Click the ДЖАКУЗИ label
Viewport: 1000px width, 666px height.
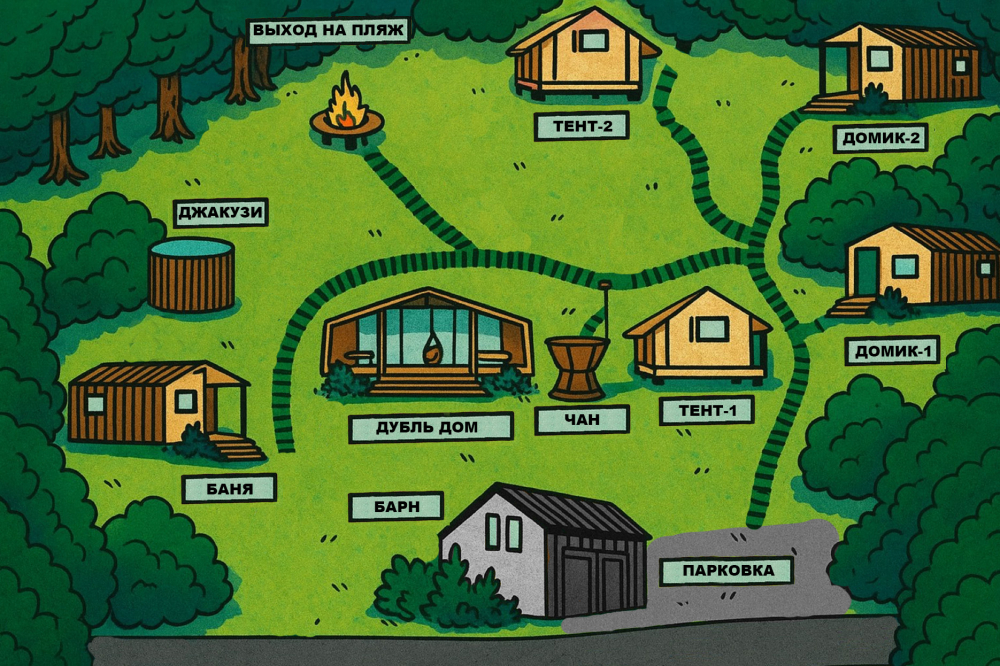221,213
